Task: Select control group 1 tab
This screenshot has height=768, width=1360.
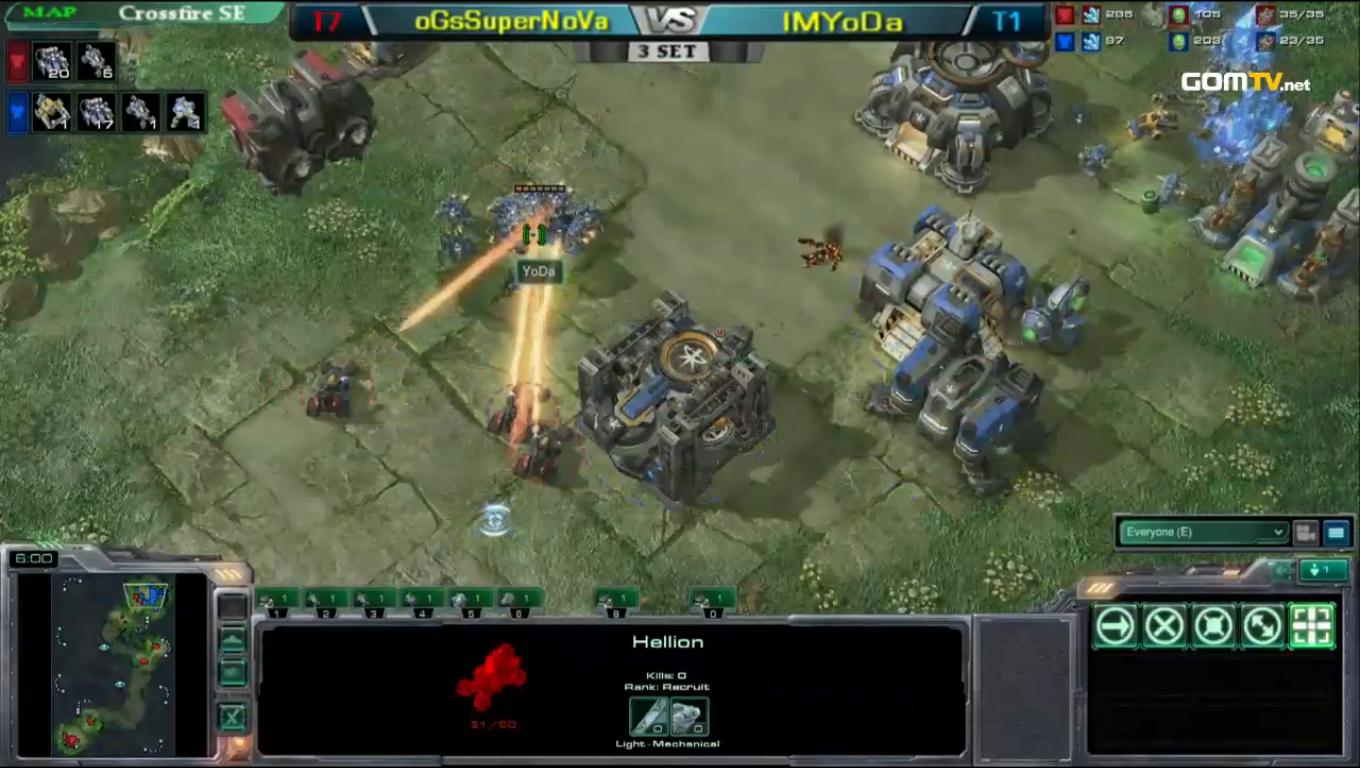Action: [x=278, y=600]
